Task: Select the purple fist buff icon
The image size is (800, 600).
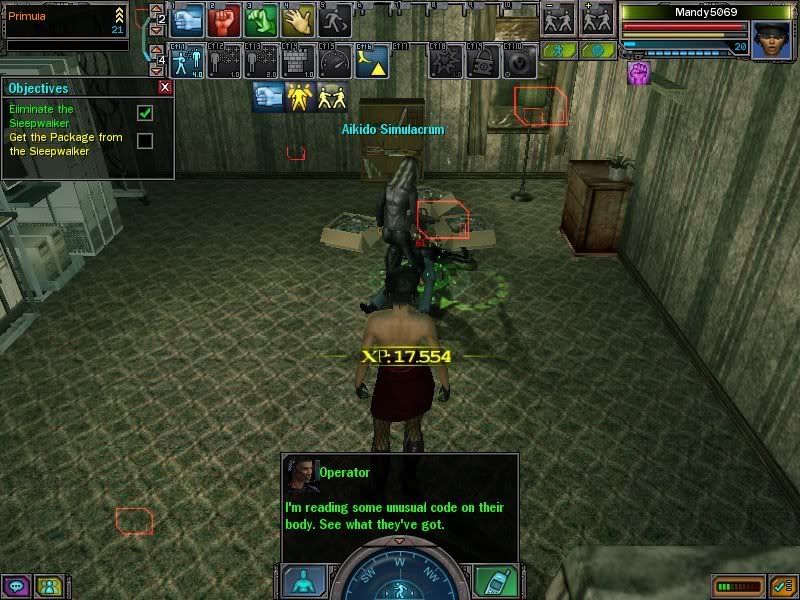Action: tap(637, 73)
